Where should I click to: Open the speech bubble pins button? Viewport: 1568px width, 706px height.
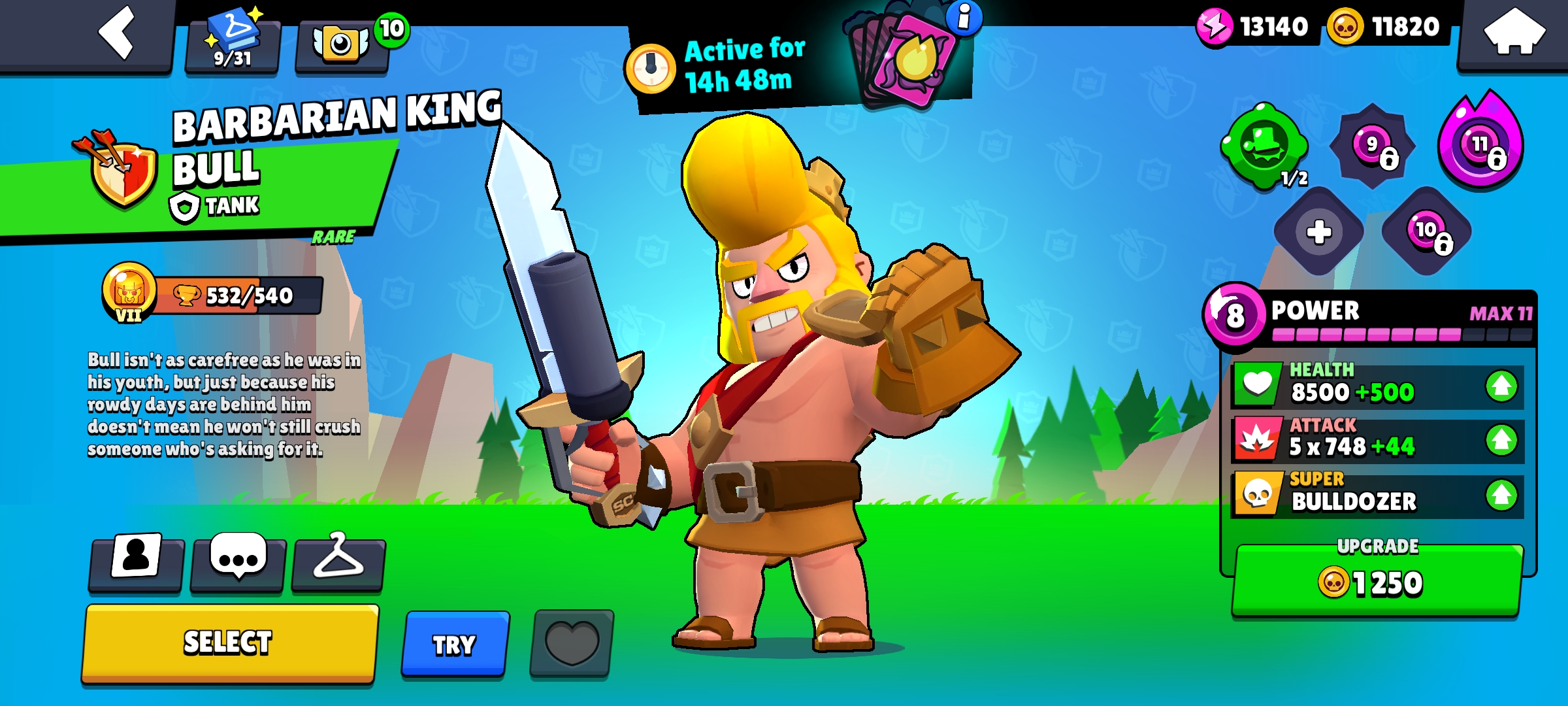pos(238,560)
